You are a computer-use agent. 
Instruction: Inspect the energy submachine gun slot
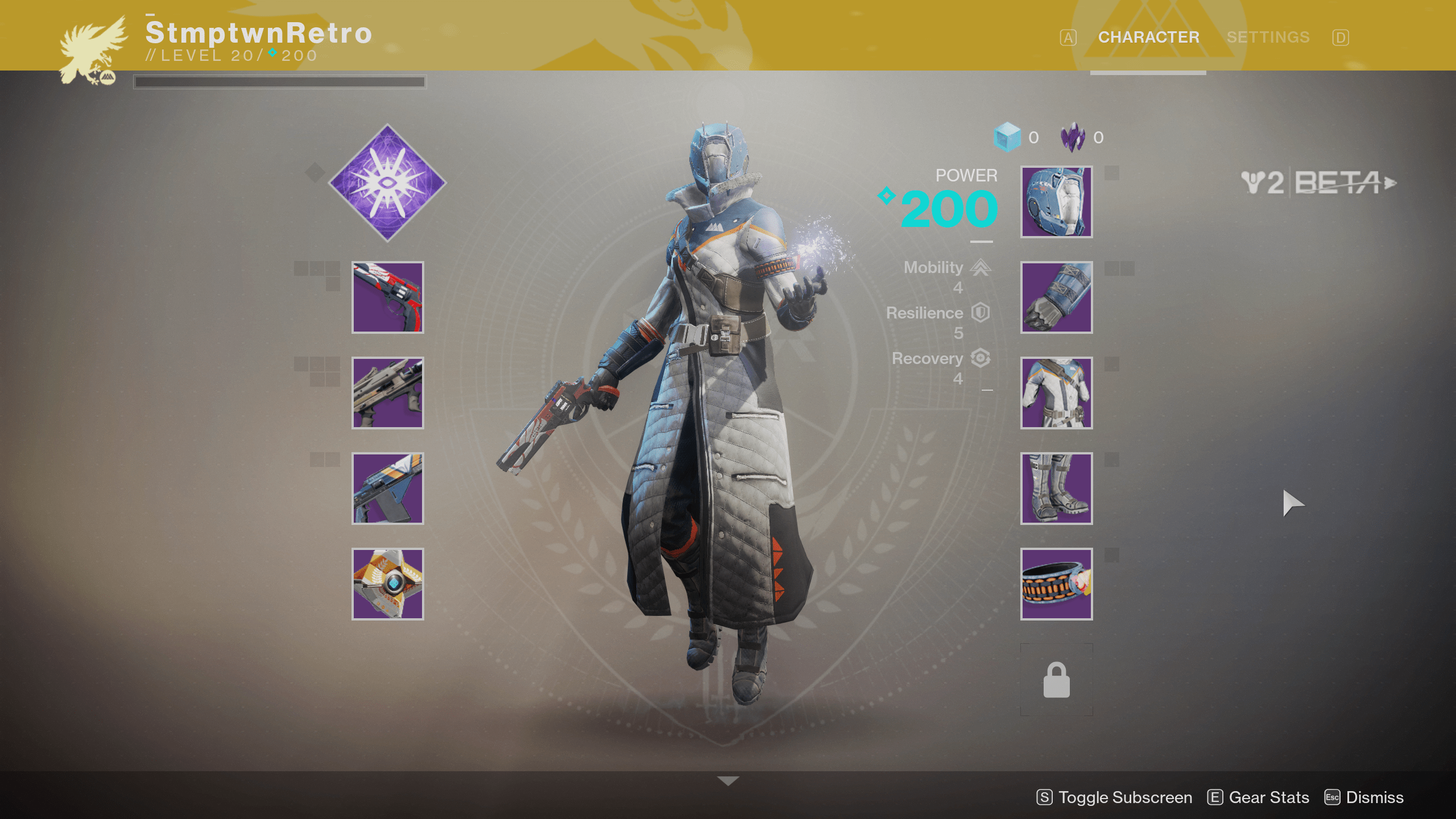tap(388, 394)
